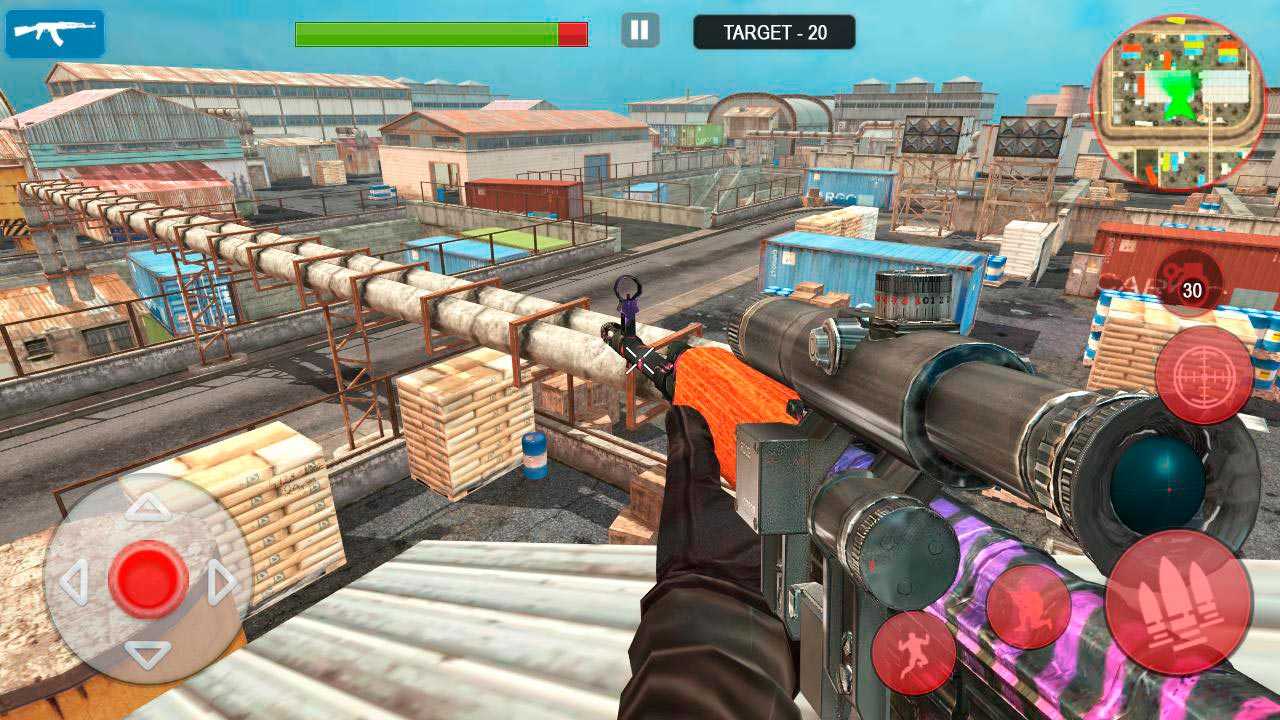Click the joystick's down arrow
Screen dimensions: 1280x720
point(148,655)
